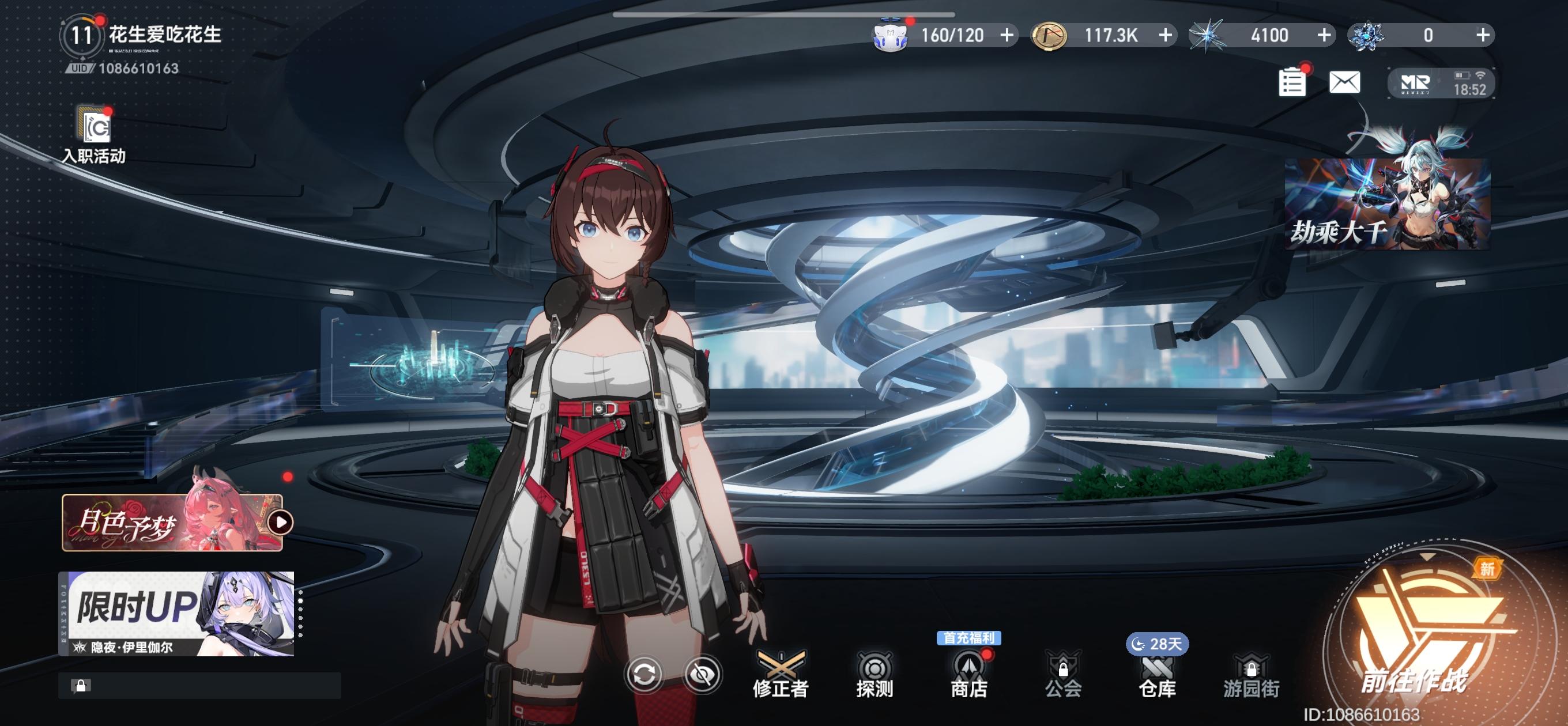
Task: Open the task clipboard icon
Action: [1292, 82]
